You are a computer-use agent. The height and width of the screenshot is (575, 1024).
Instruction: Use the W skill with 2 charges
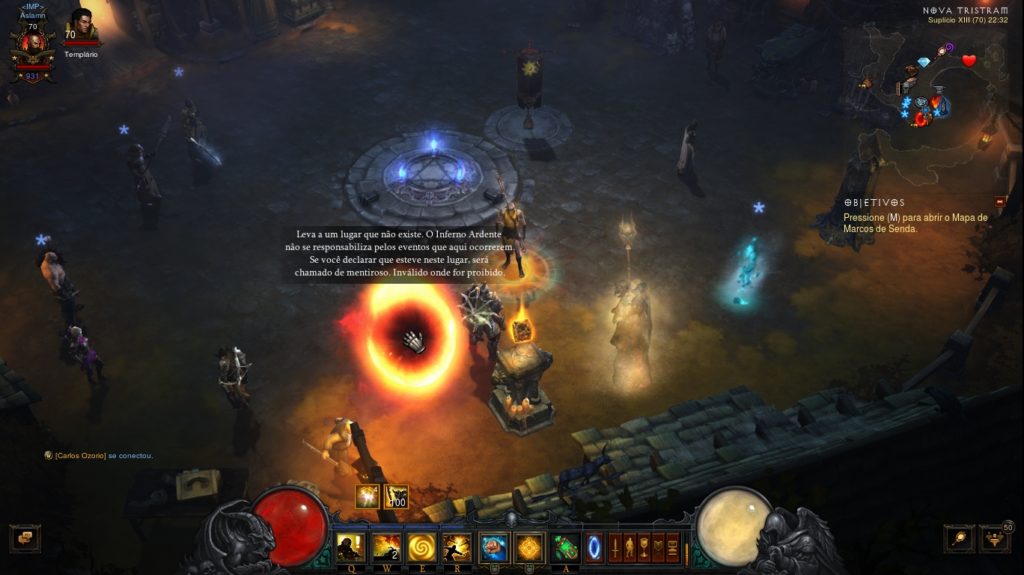pos(386,547)
